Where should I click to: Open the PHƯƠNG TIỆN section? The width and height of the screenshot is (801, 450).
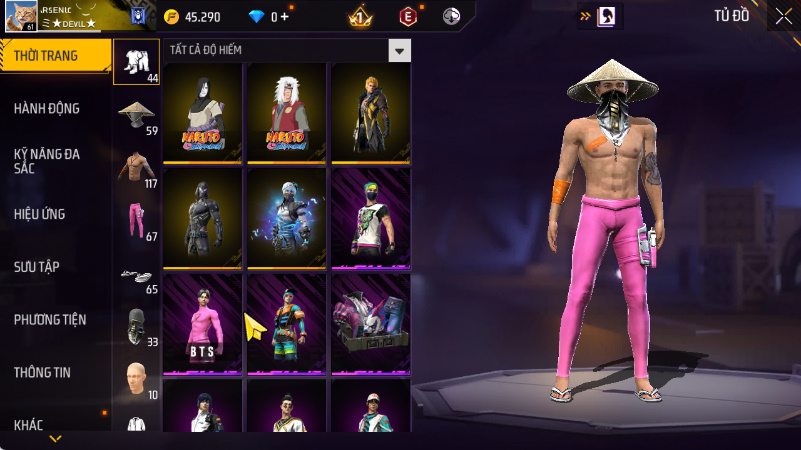(x=50, y=320)
